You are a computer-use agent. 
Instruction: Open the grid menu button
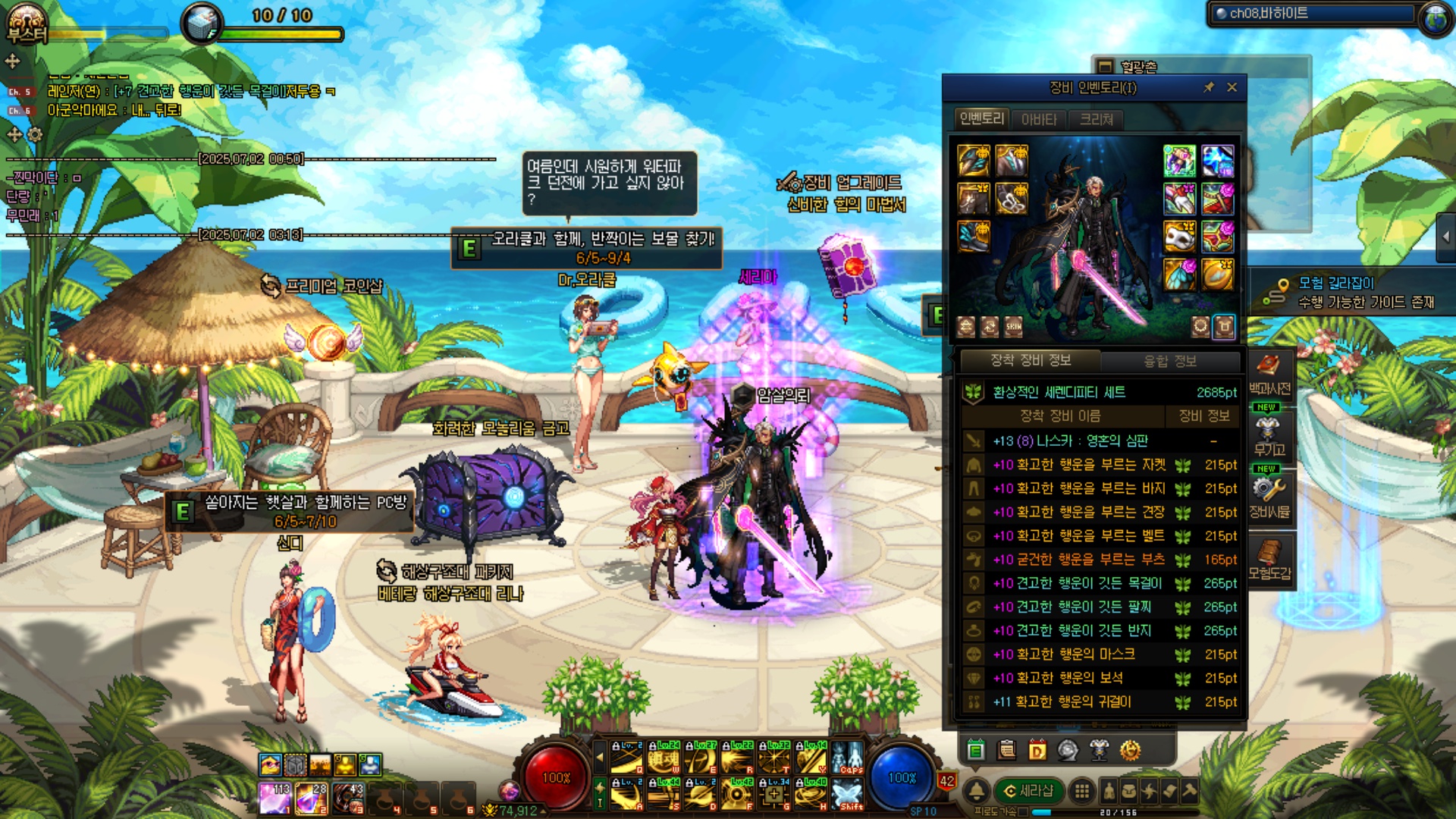click(1081, 791)
